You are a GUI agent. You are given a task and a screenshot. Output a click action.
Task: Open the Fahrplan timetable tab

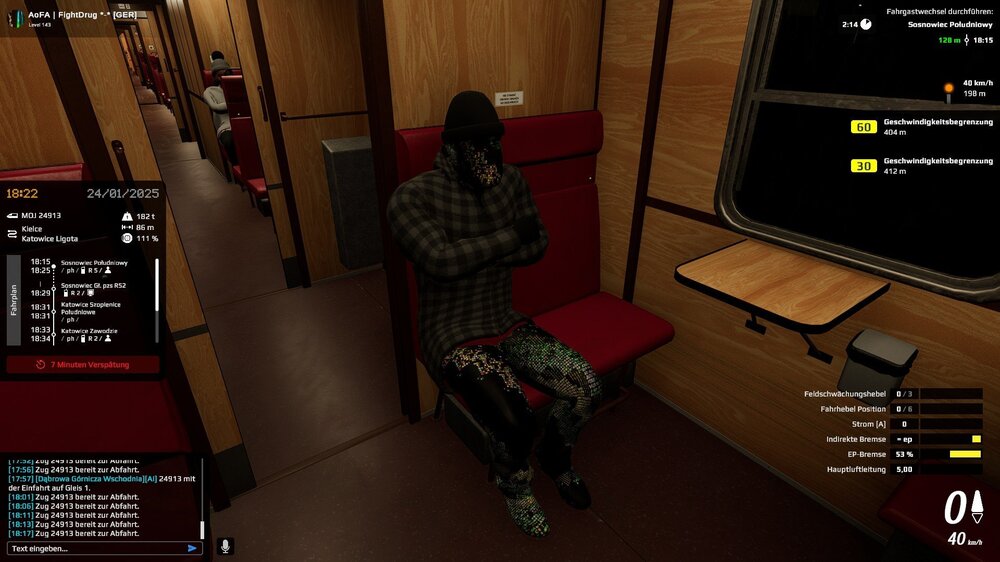(14, 302)
